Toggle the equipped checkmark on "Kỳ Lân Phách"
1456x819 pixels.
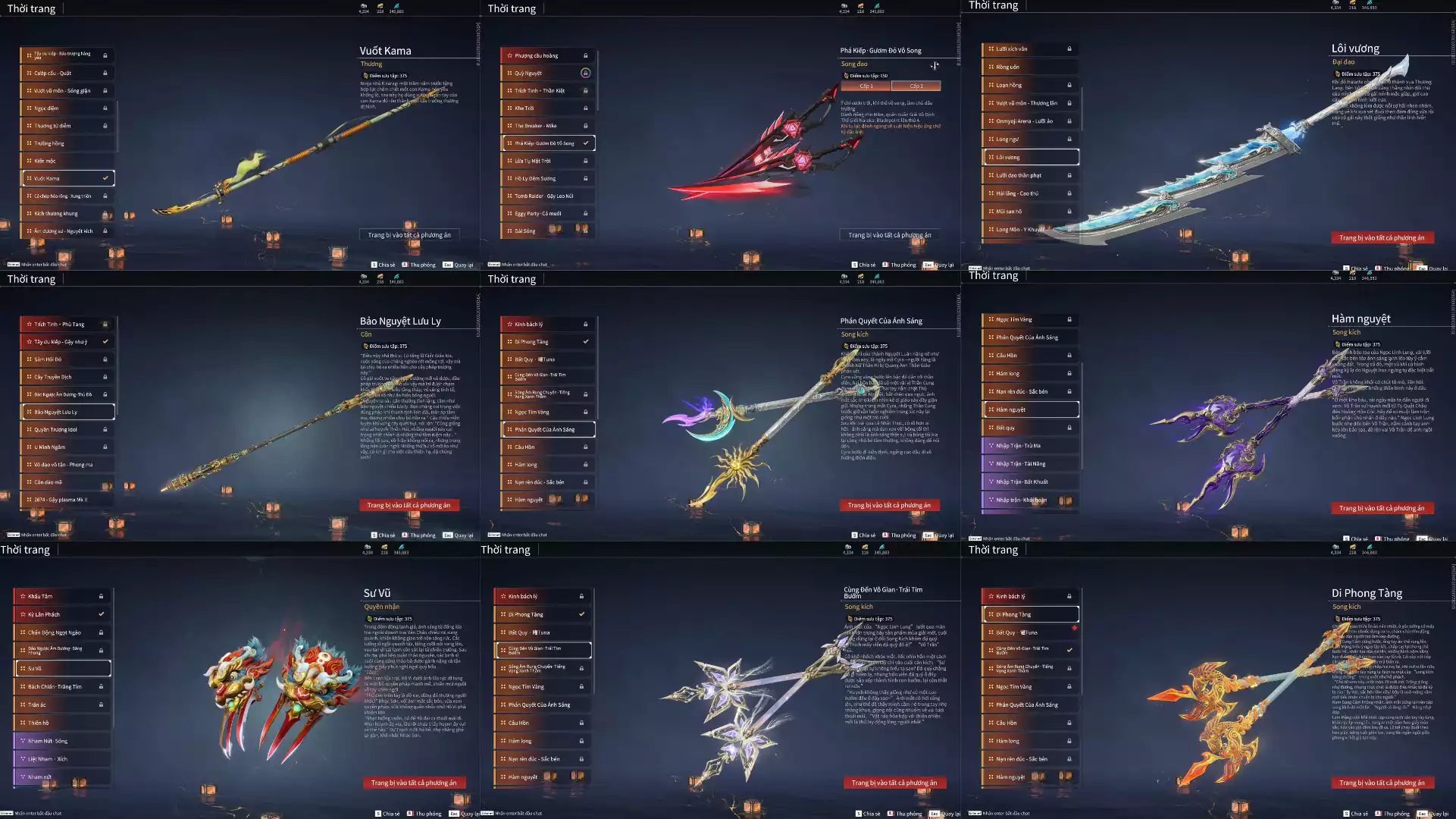(102, 613)
